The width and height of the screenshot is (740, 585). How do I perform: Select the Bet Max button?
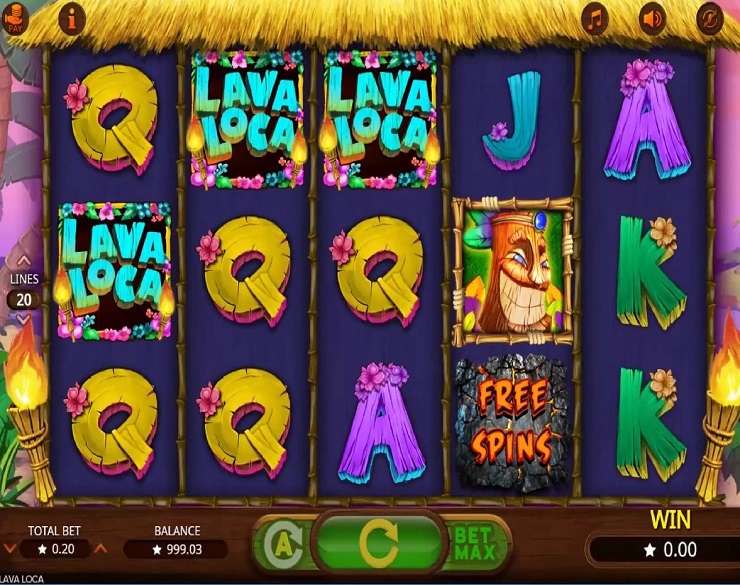click(473, 543)
